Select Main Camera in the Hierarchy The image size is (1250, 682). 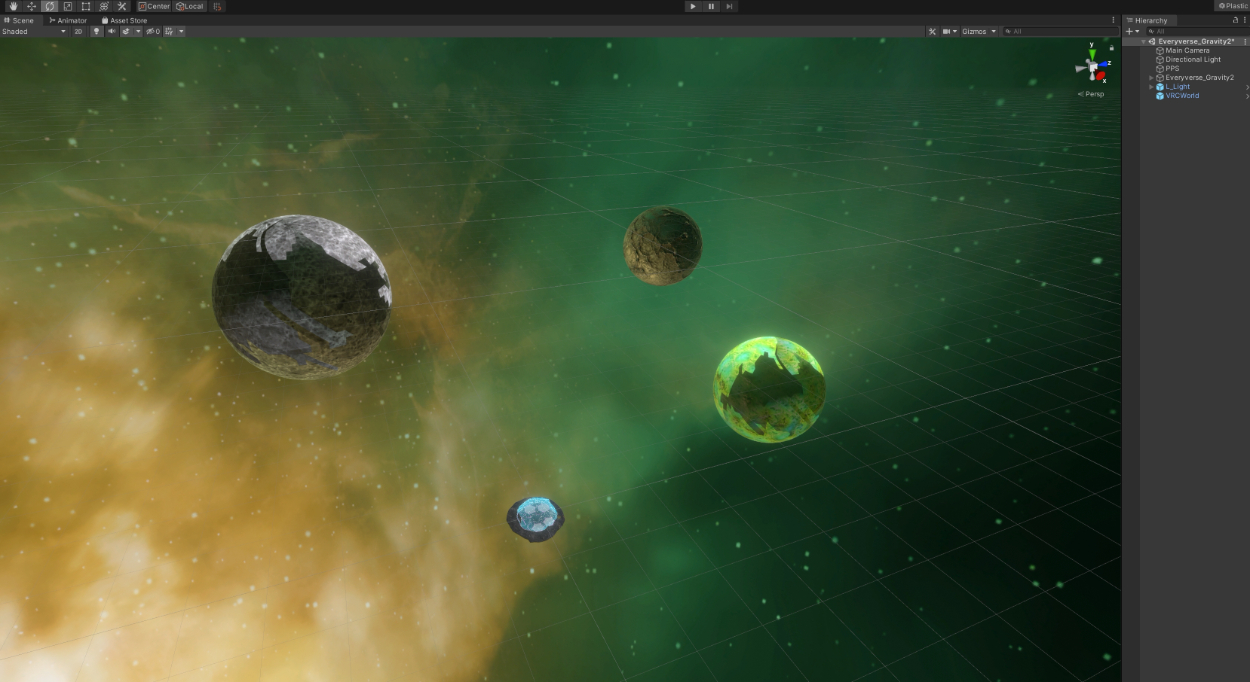coord(1187,50)
